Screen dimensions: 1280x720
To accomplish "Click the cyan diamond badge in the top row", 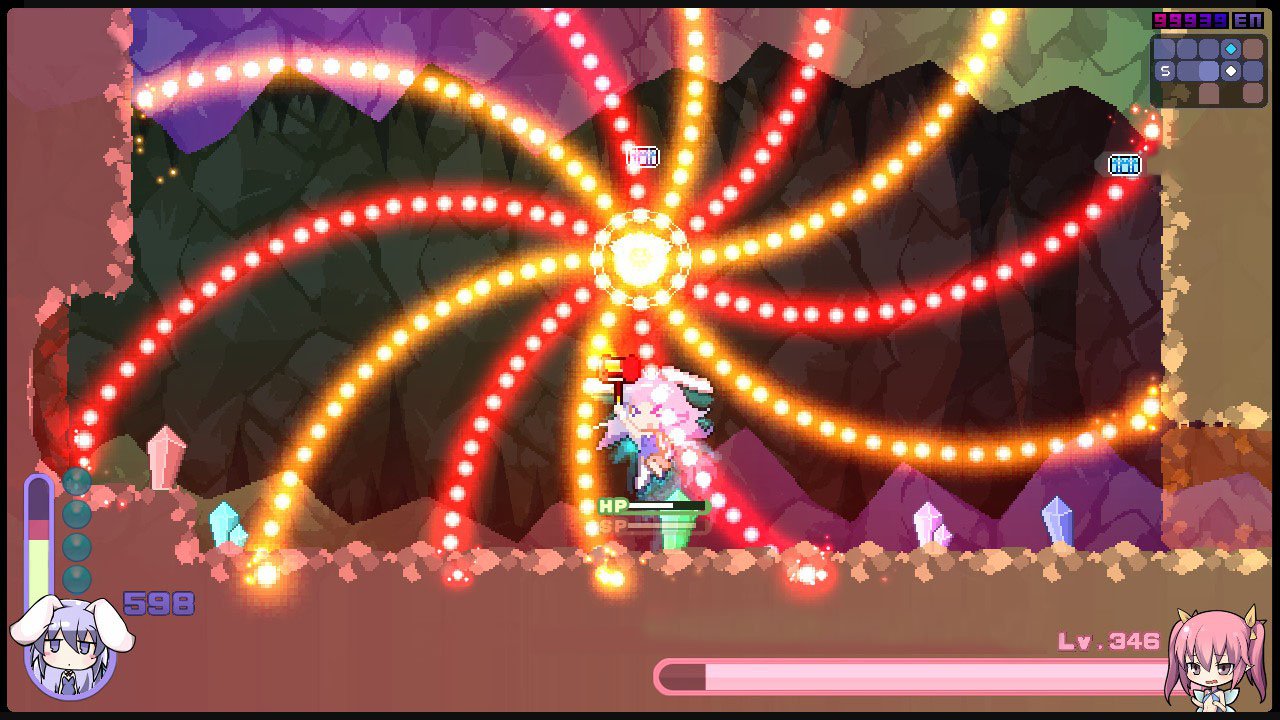I will tap(1230, 49).
